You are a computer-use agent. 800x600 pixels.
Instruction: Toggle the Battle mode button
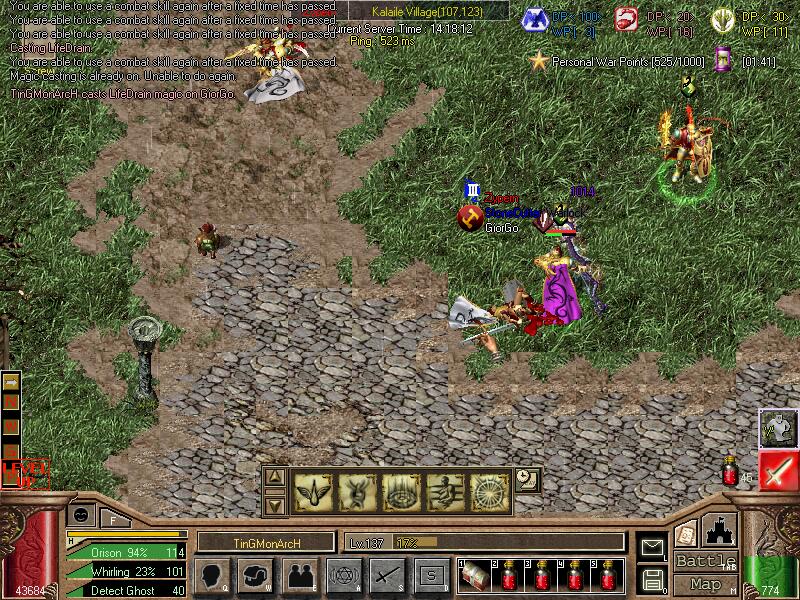[706, 561]
